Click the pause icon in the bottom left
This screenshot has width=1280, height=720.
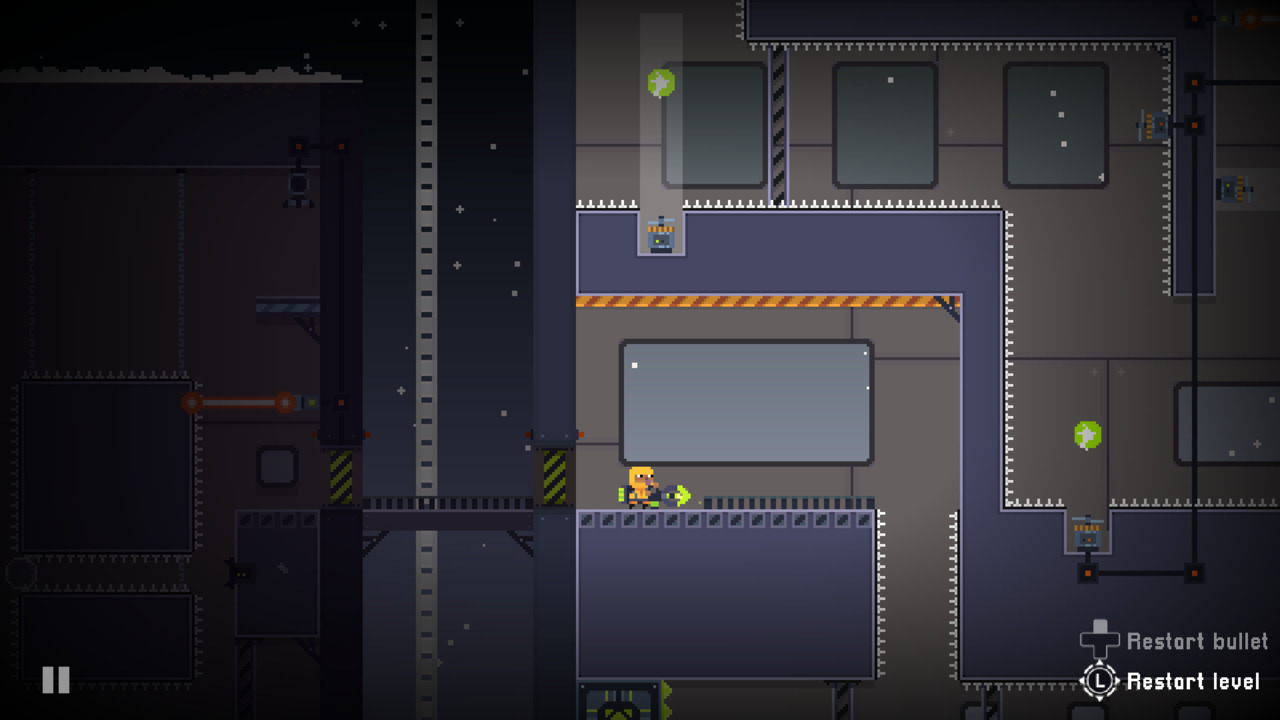point(55,680)
